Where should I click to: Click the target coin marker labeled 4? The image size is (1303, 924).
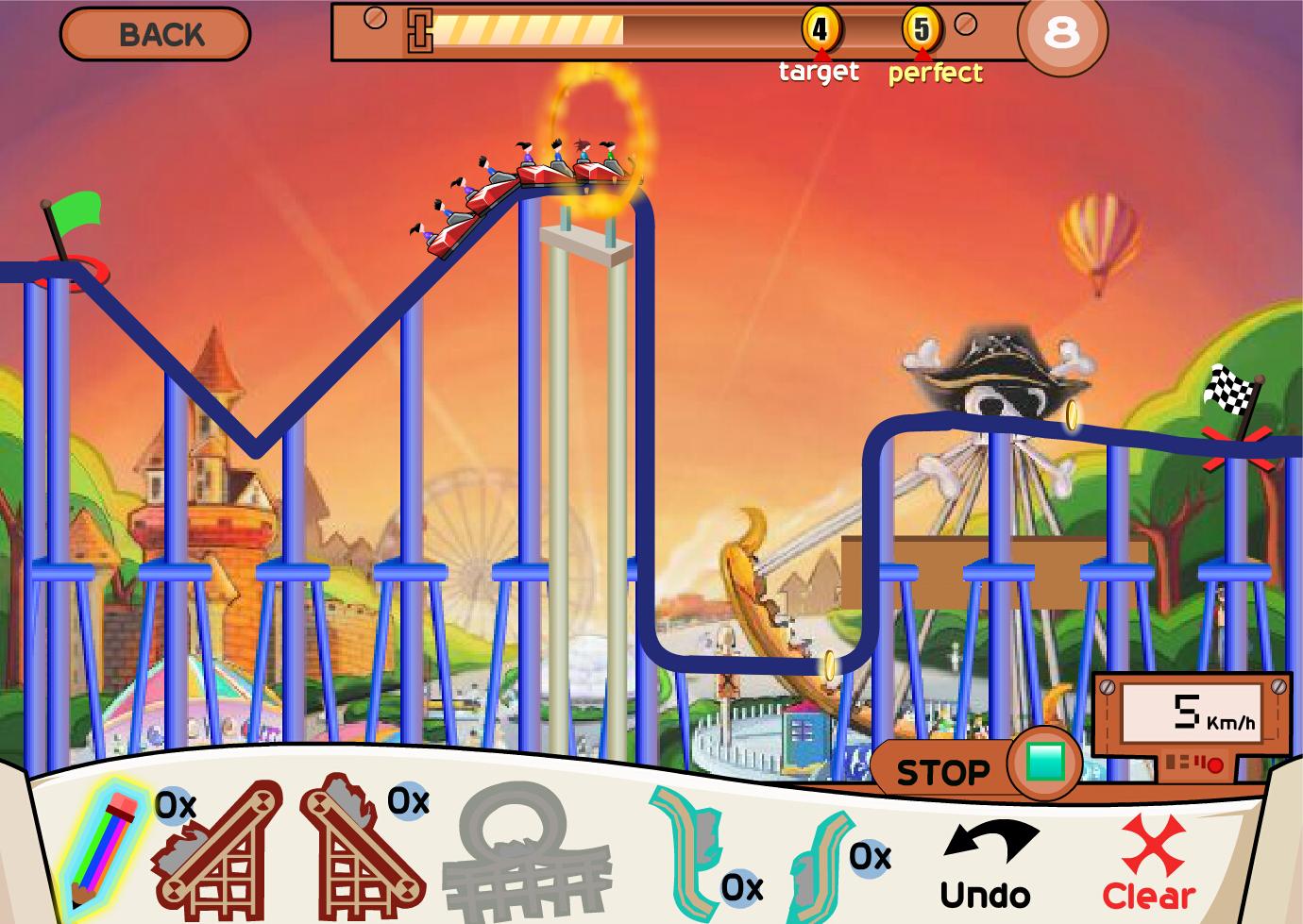point(820,30)
